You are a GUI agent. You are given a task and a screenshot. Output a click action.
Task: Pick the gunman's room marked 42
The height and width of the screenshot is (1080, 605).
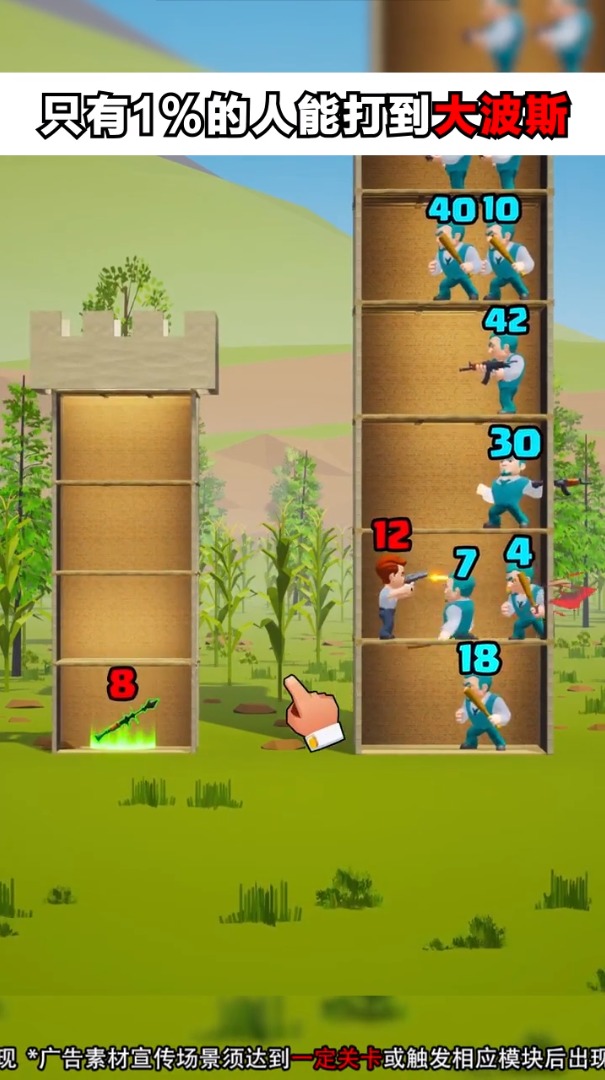(455, 362)
